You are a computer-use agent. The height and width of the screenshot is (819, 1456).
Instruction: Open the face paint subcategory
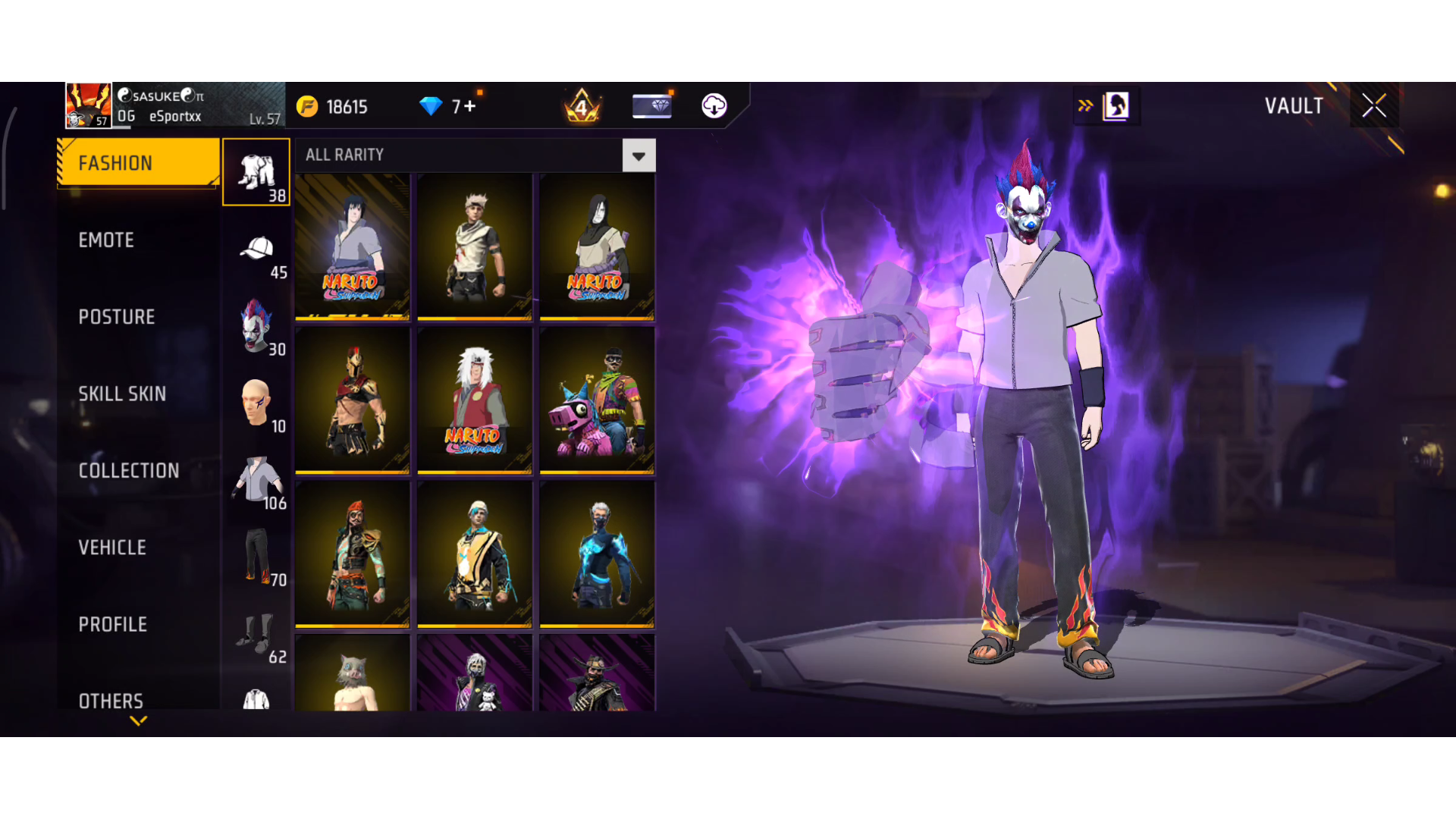(x=256, y=403)
